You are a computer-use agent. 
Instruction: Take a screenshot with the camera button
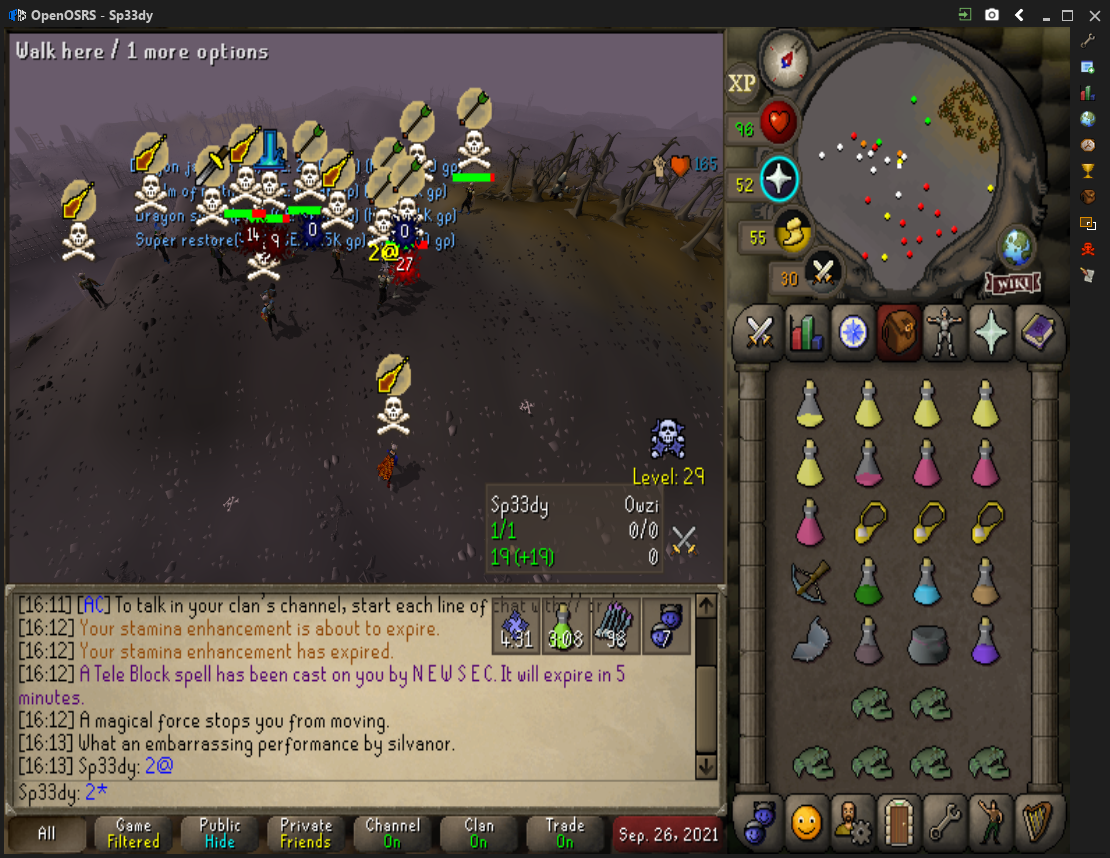click(992, 15)
